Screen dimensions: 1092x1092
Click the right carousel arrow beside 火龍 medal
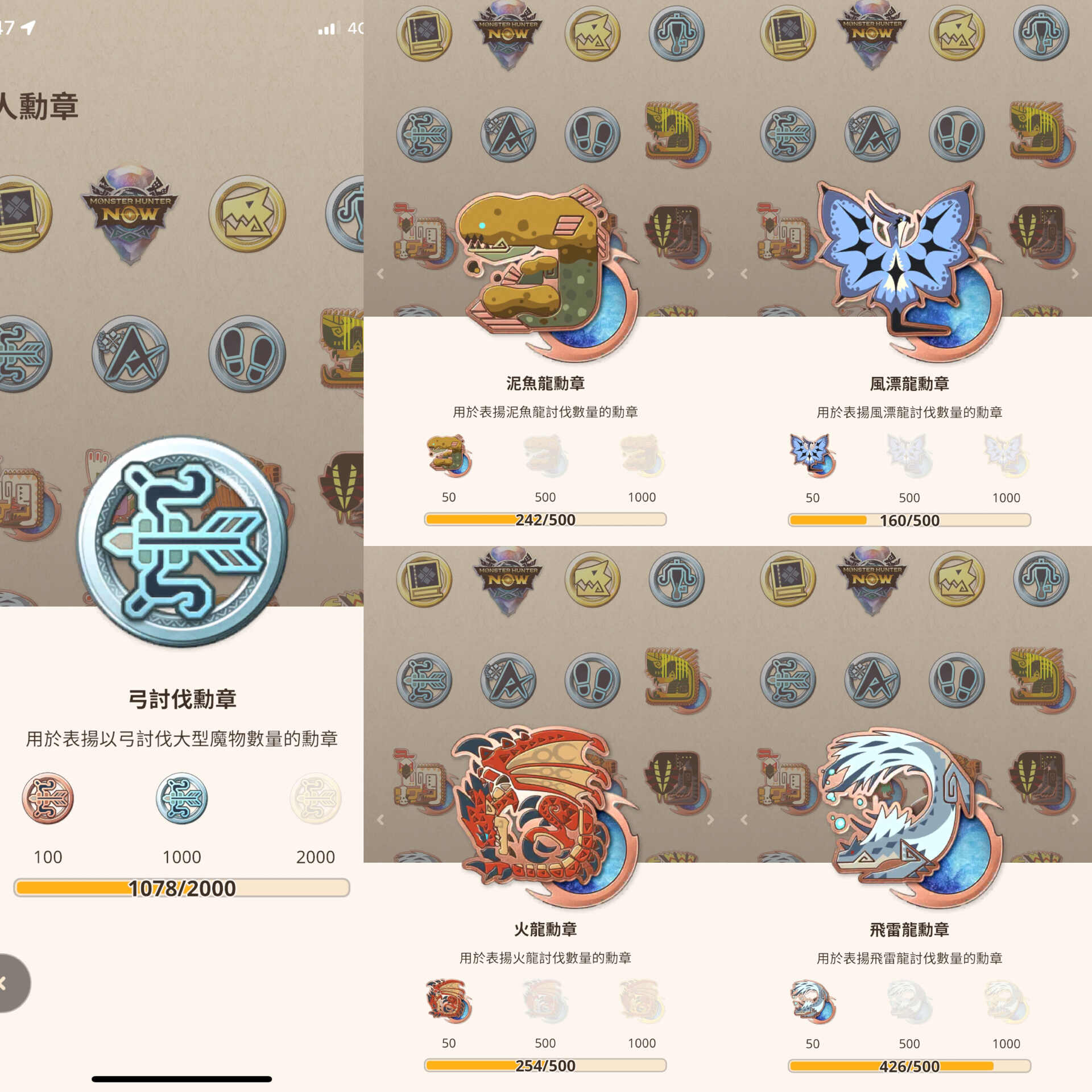(x=711, y=819)
